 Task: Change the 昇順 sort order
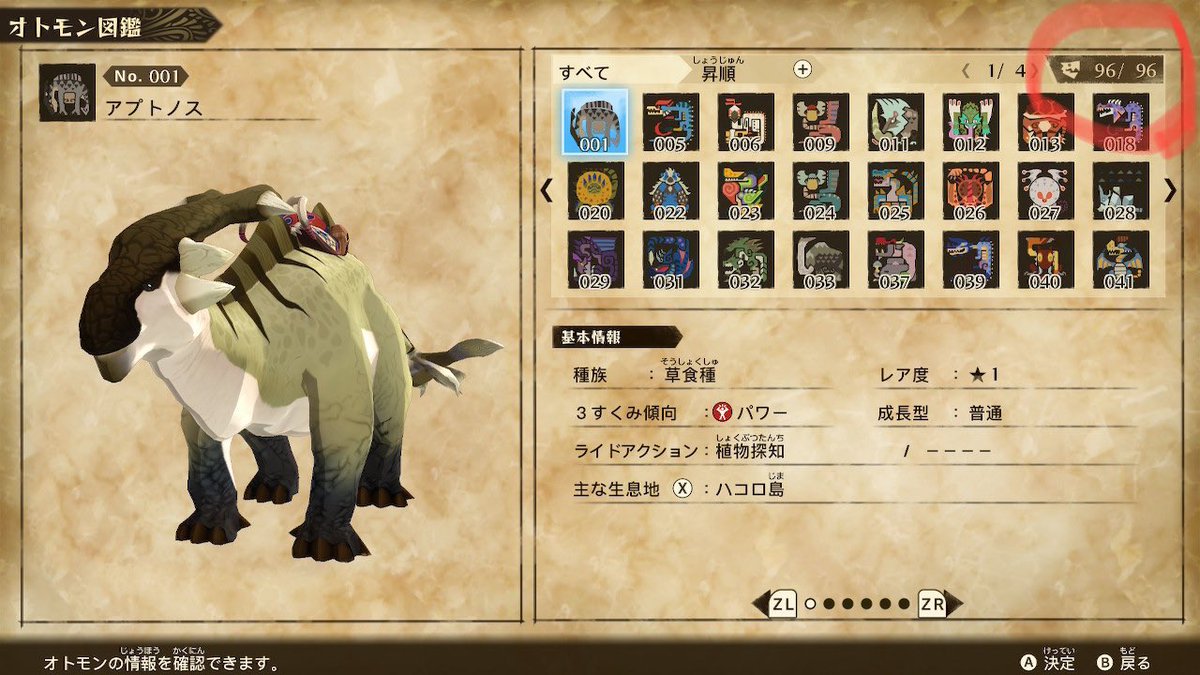(x=722, y=73)
